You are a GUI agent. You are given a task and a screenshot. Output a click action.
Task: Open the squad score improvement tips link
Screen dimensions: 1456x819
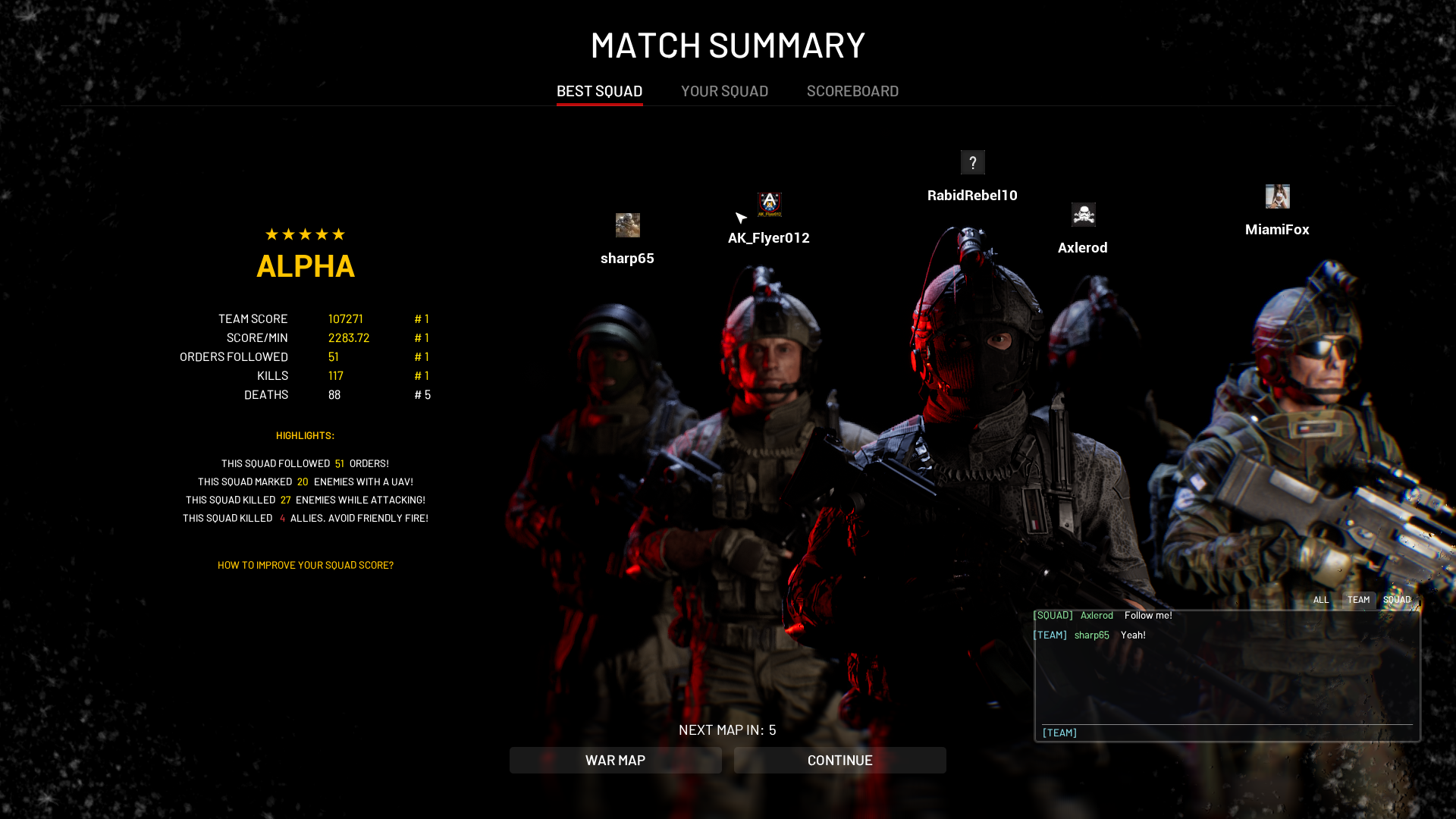pos(305,565)
